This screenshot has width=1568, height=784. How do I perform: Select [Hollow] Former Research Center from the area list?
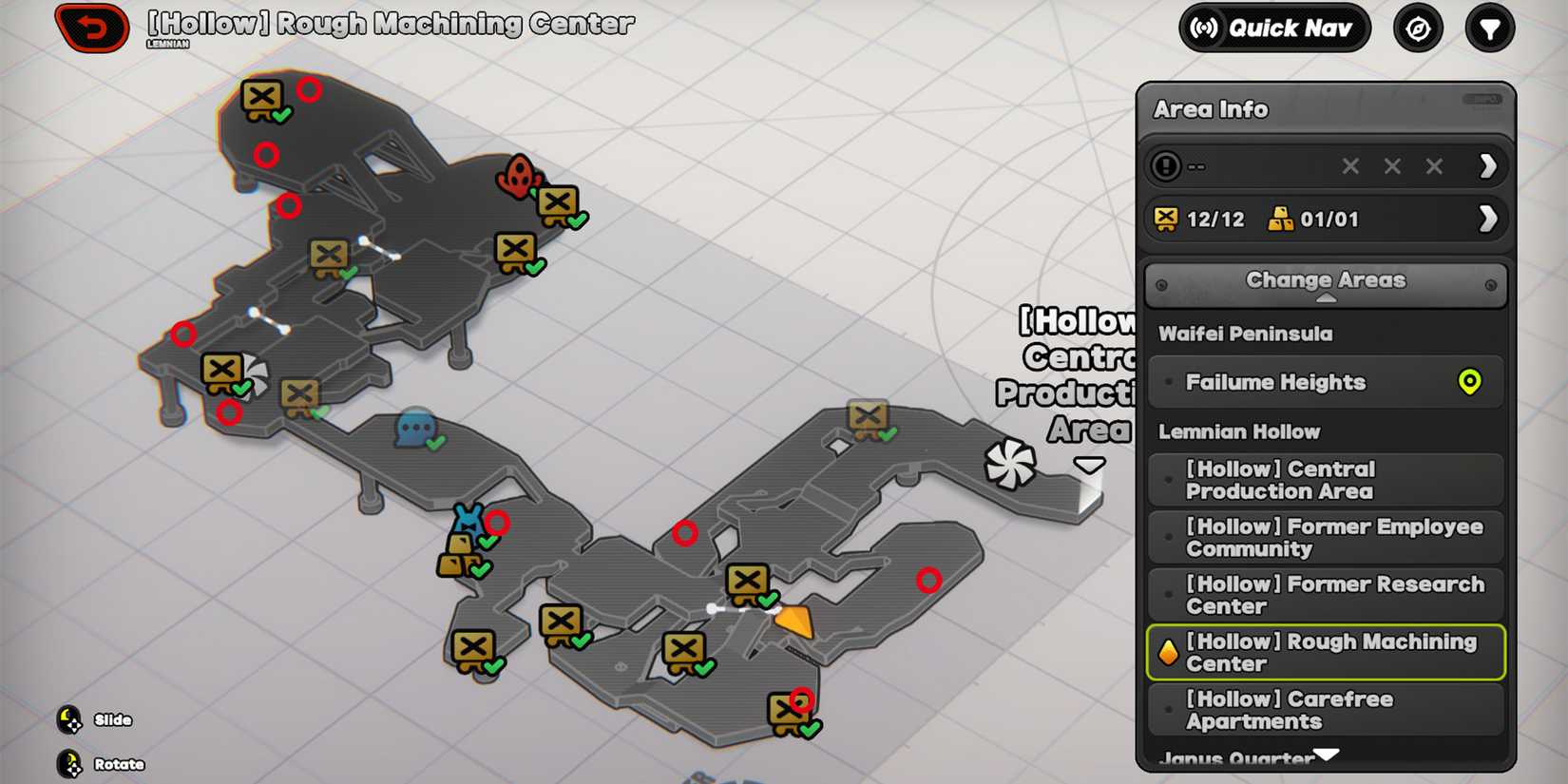click(x=1326, y=594)
